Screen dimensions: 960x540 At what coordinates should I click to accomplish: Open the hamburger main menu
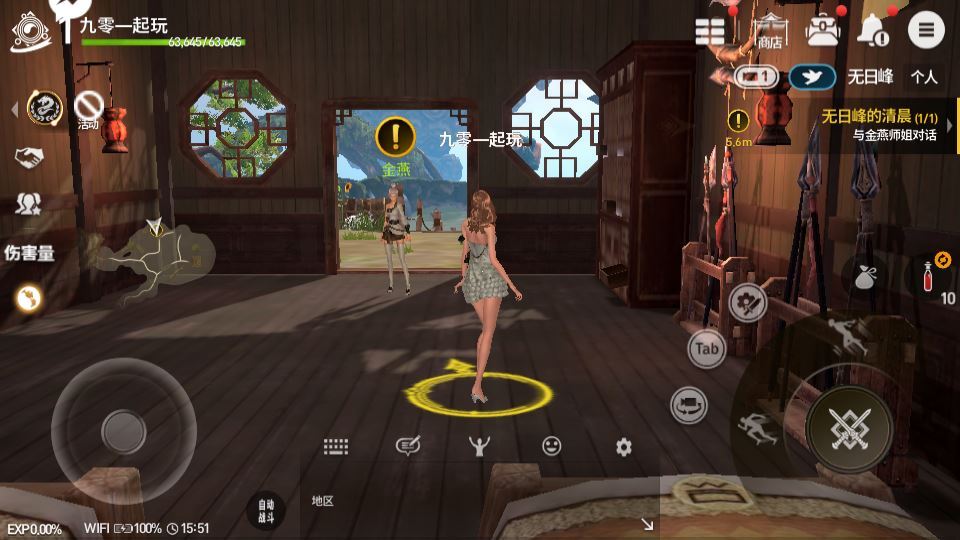926,31
